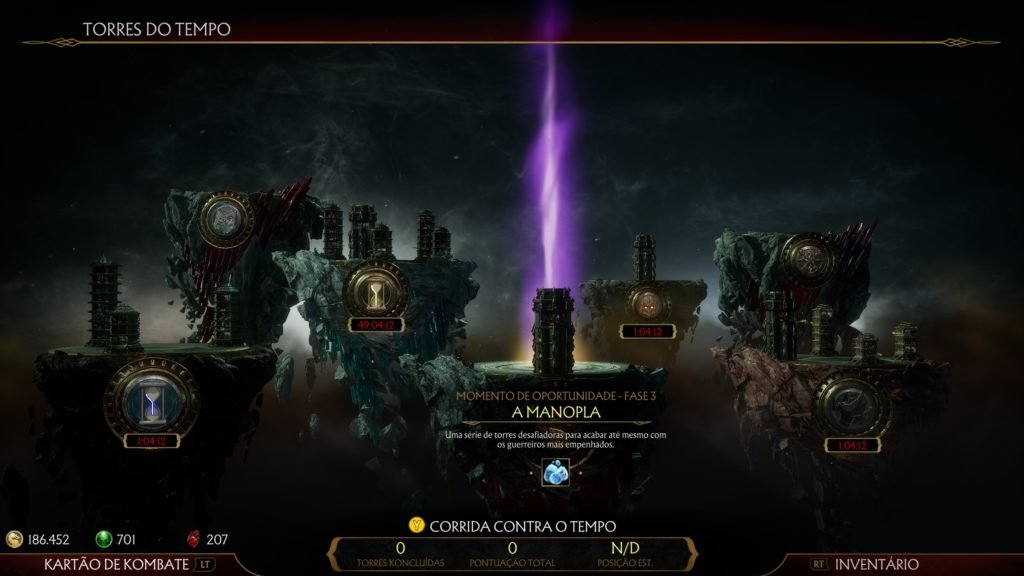Select the dark dragon-emblem medallion

tap(845, 407)
